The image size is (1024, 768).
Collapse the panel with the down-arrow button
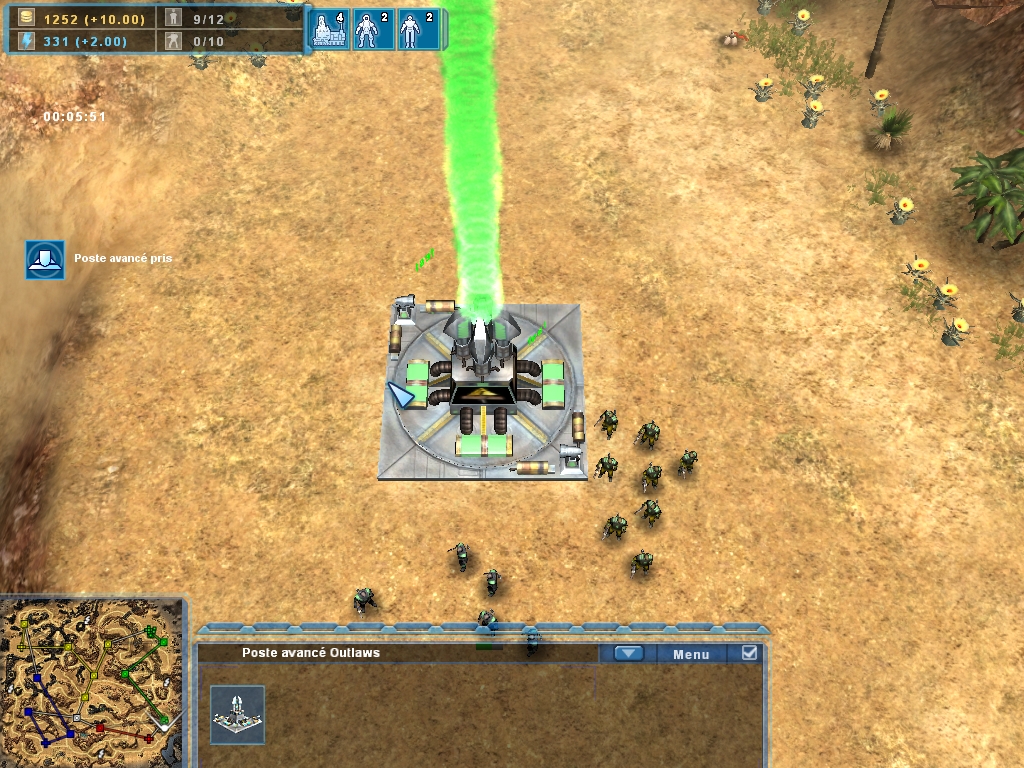(628, 654)
